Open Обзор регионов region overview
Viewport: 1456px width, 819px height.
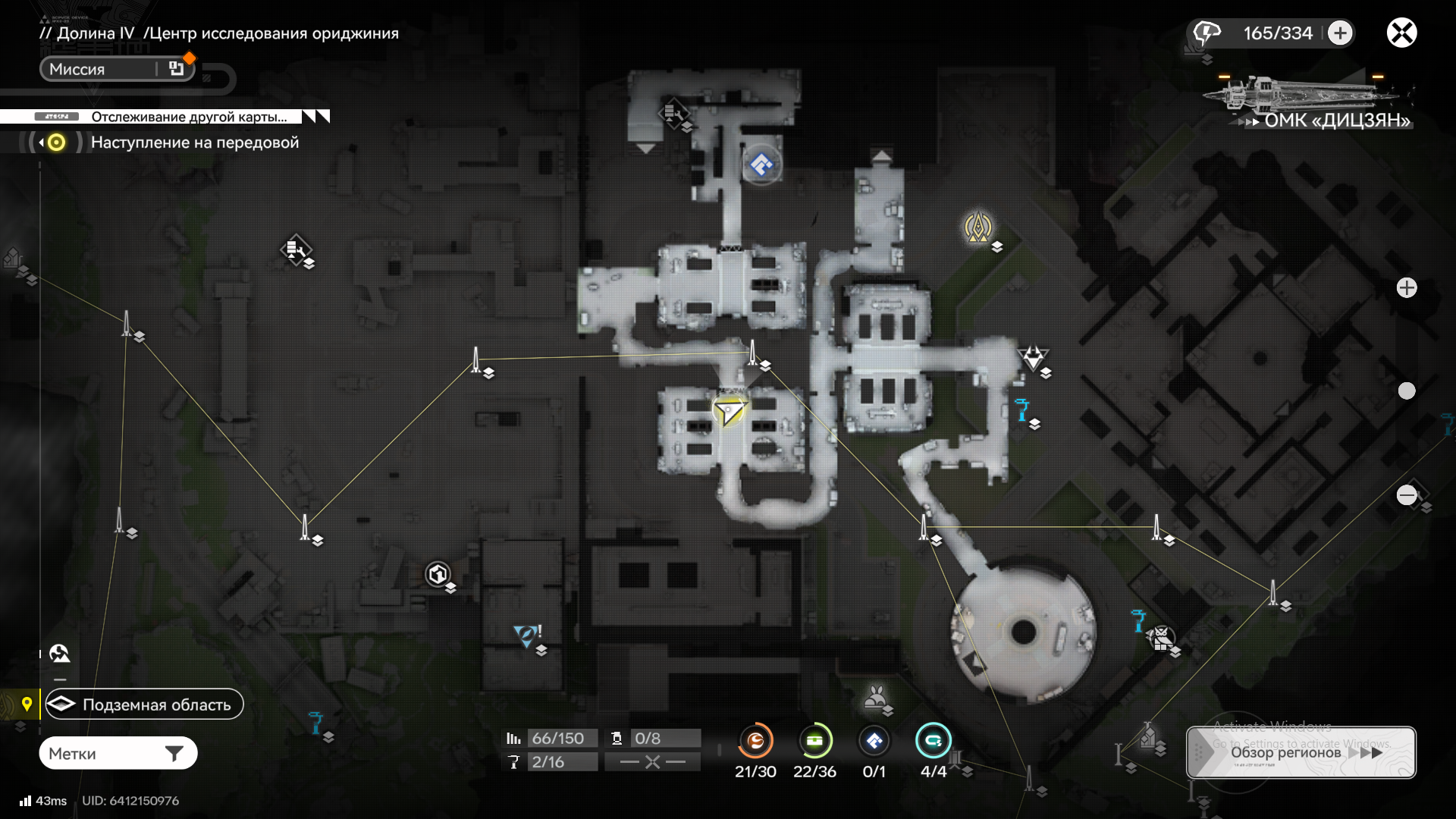(1301, 752)
